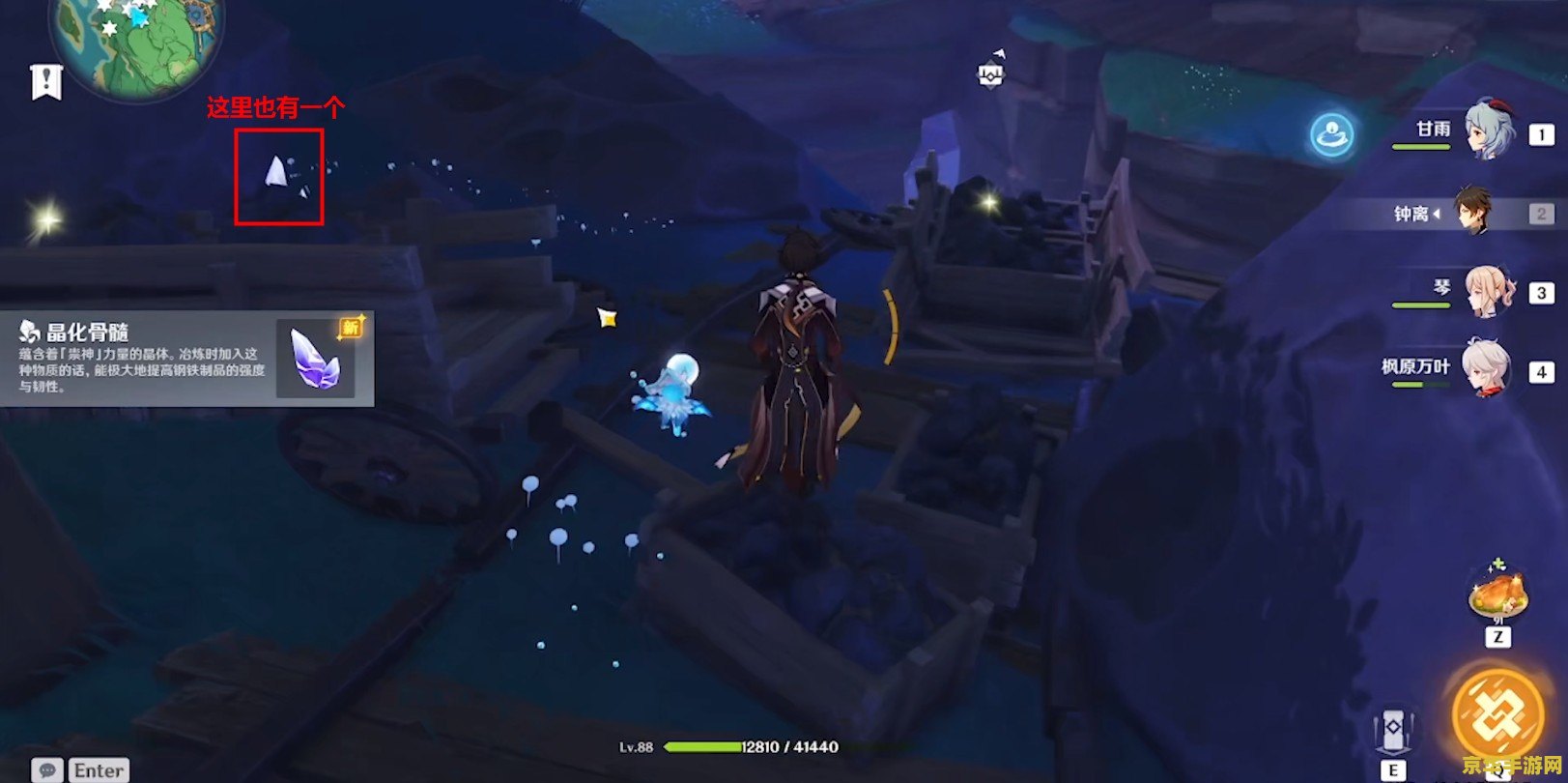Trigger Zhongli's elemental skill icon
Image resolution: width=1568 pixels, height=783 pixels.
pos(1393,732)
